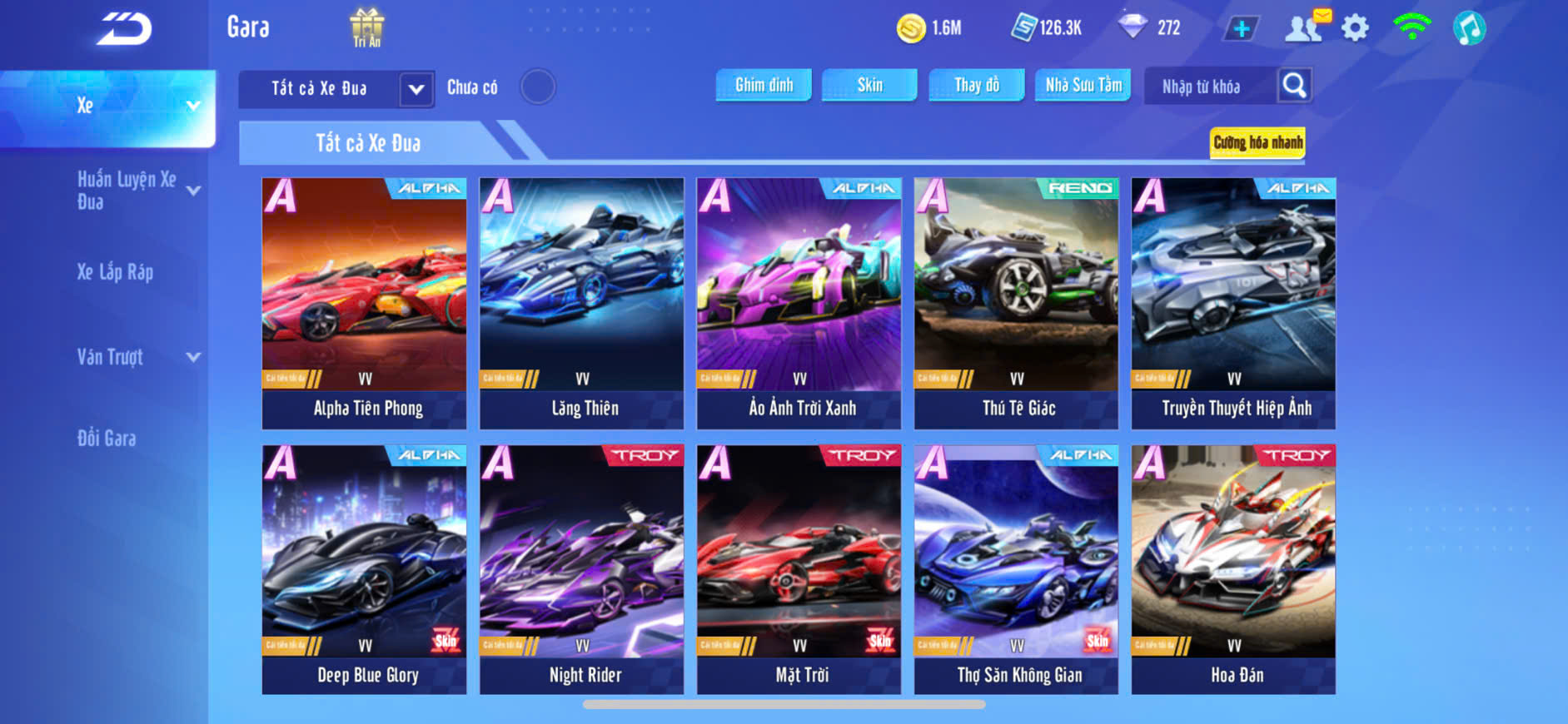Screen dimensions: 1568x724
Task: Open the Tri Ân gift box
Action: [366, 27]
